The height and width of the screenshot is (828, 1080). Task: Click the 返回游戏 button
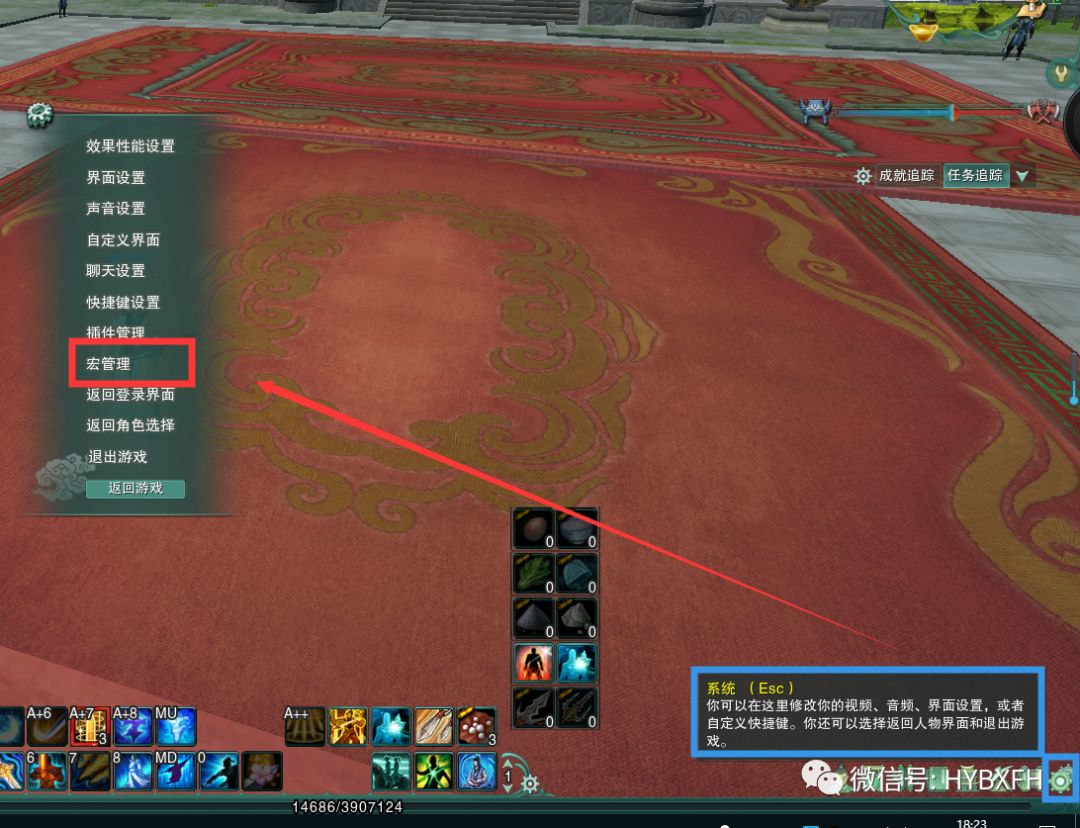pyautogui.click(x=135, y=489)
